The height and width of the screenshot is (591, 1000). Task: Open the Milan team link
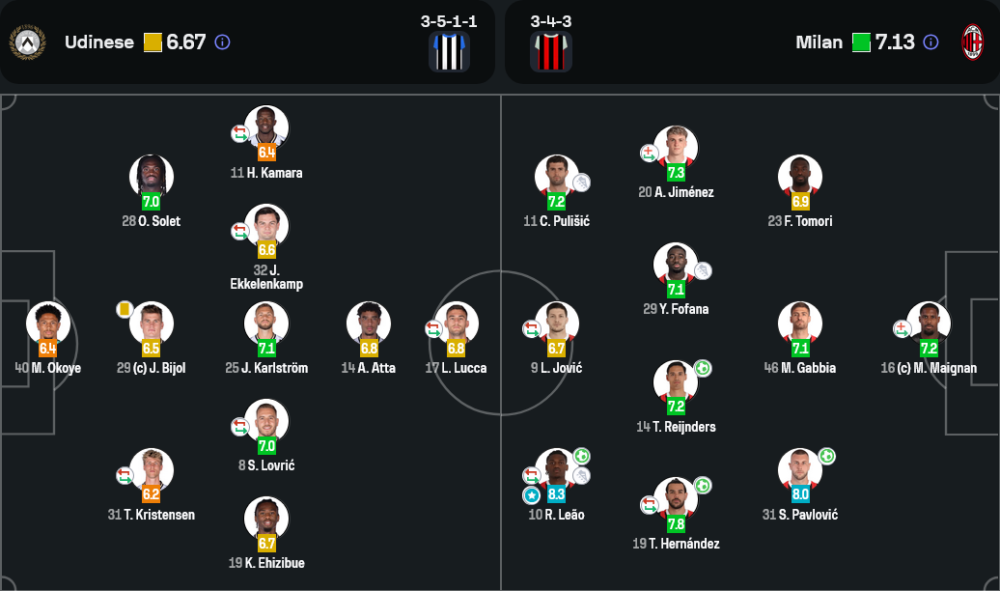click(819, 42)
